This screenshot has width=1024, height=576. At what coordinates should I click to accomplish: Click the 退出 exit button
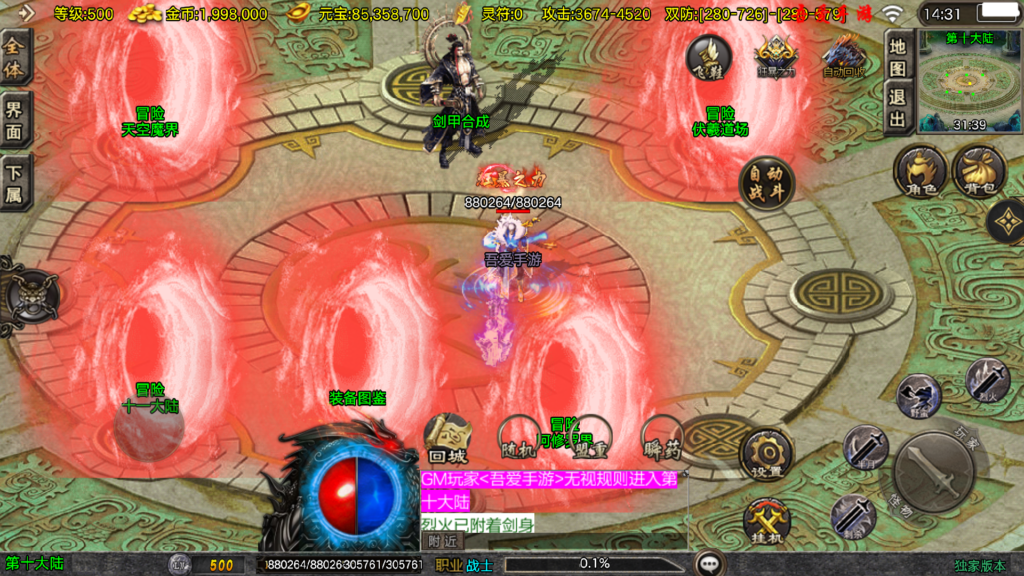(899, 108)
